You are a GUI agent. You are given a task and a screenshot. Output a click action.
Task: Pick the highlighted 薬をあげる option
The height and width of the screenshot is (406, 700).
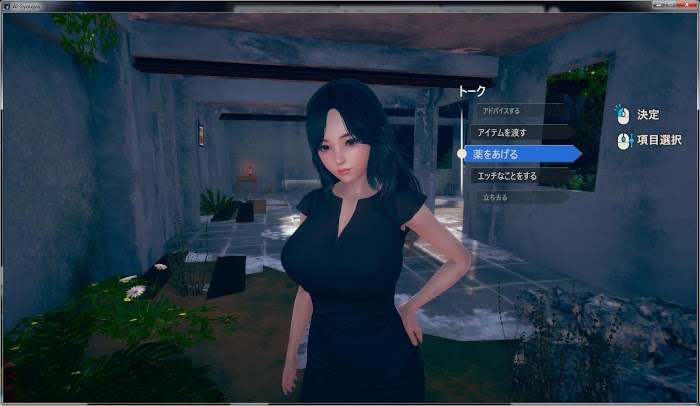tap(520, 153)
